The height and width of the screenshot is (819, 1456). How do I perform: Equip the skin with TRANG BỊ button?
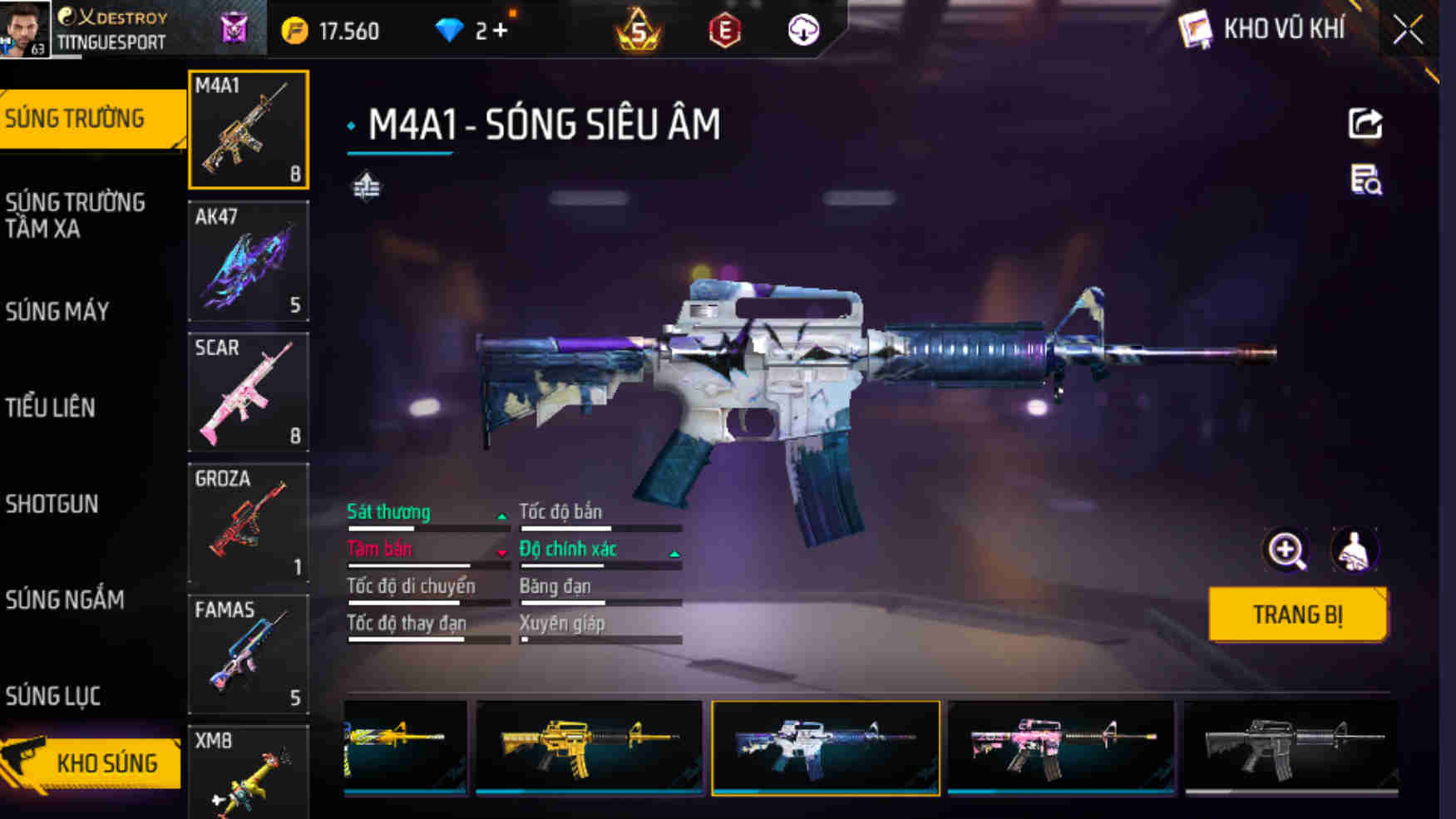1297,614
